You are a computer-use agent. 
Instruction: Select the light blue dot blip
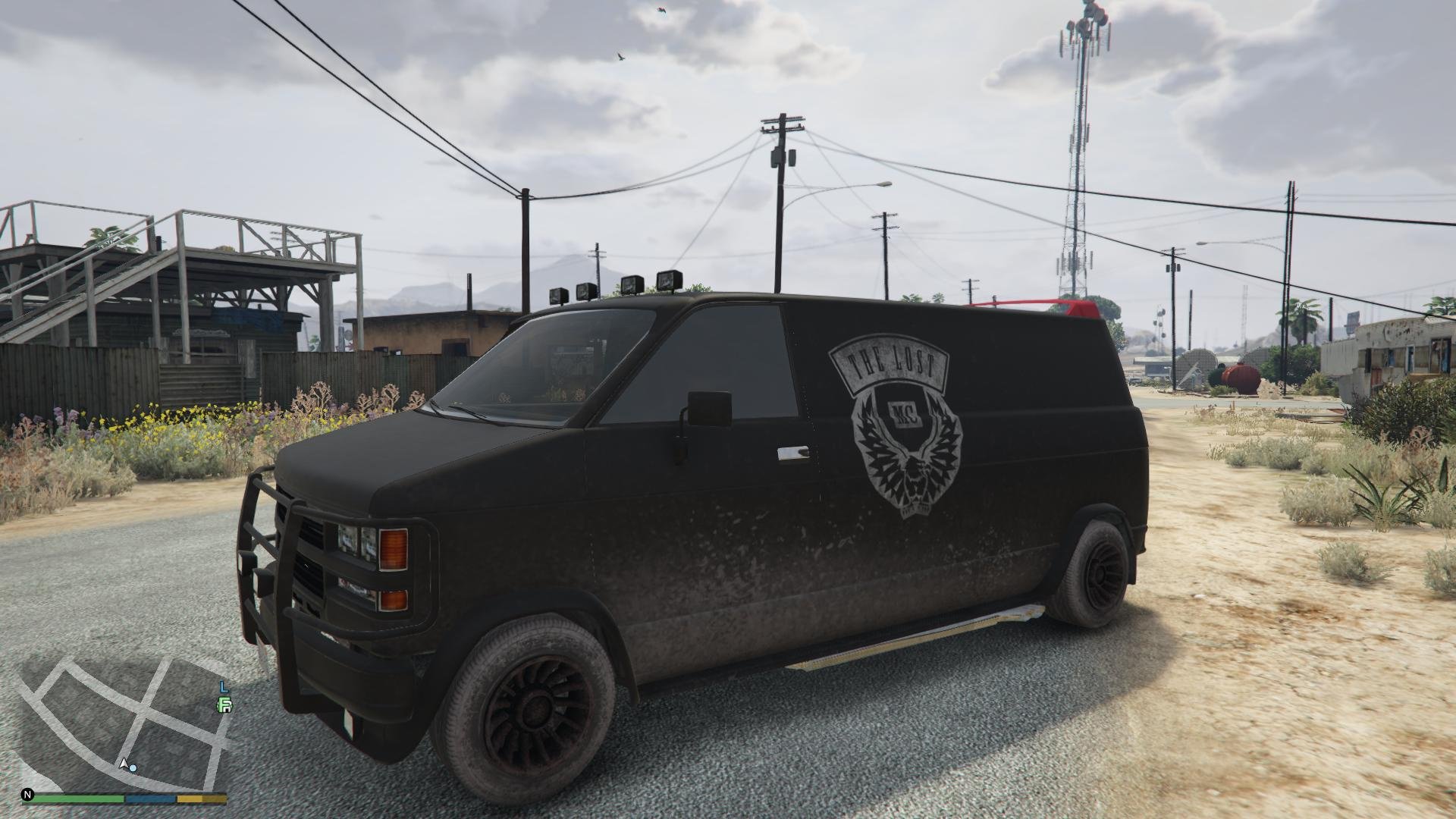pos(133,768)
